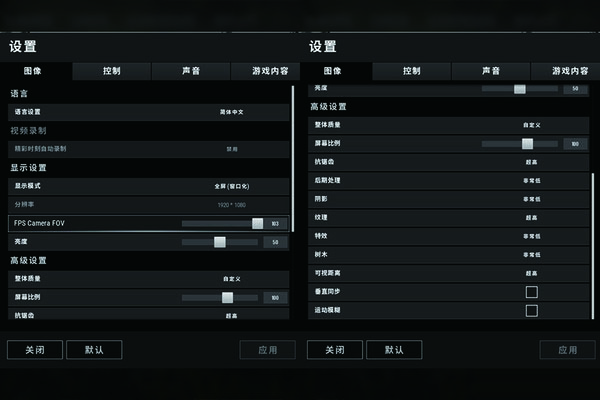Screen dimensions: 600x400
Task: Adjust the FPS Camera FOV slider
Action: point(257,223)
